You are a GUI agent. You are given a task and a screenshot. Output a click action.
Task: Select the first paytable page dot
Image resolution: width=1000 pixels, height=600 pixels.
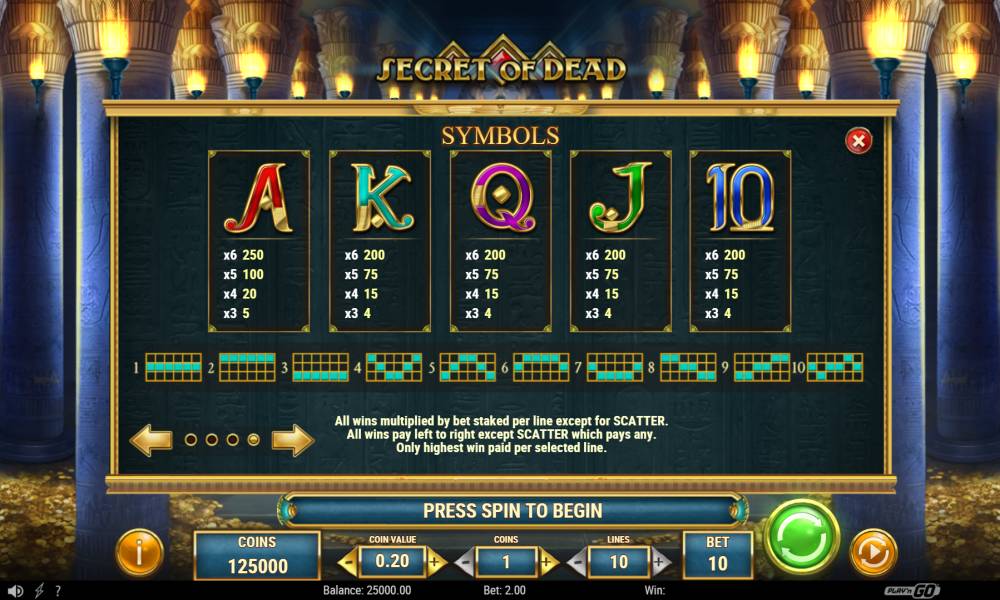pyautogui.click(x=191, y=439)
